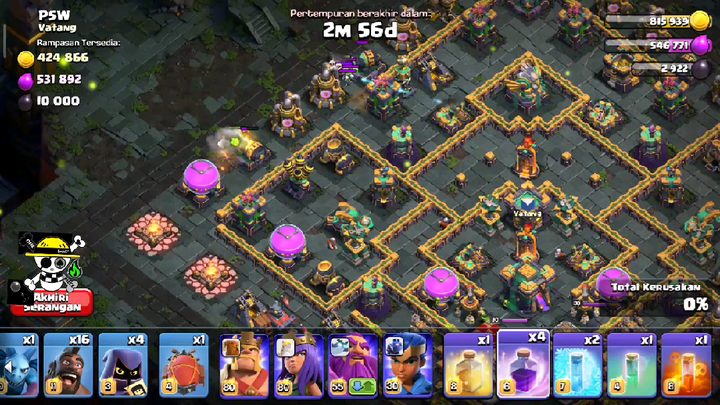Choose the hooded Headhunter troop card
Screen dimensions: 720x405
tap(123, 367)
